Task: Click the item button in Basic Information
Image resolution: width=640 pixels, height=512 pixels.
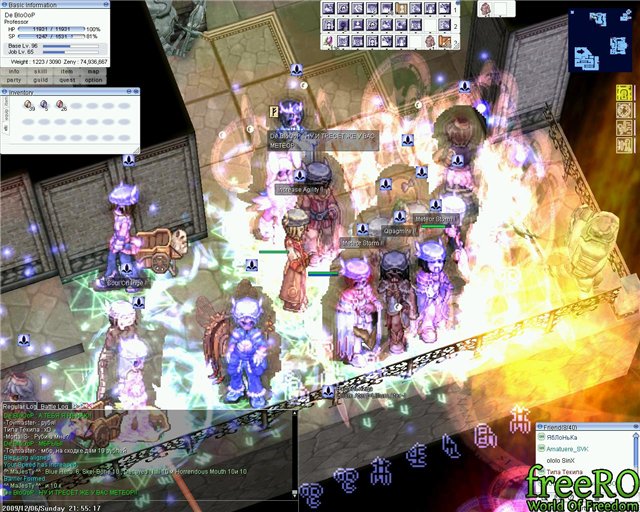Action: [x=68, y=71]
